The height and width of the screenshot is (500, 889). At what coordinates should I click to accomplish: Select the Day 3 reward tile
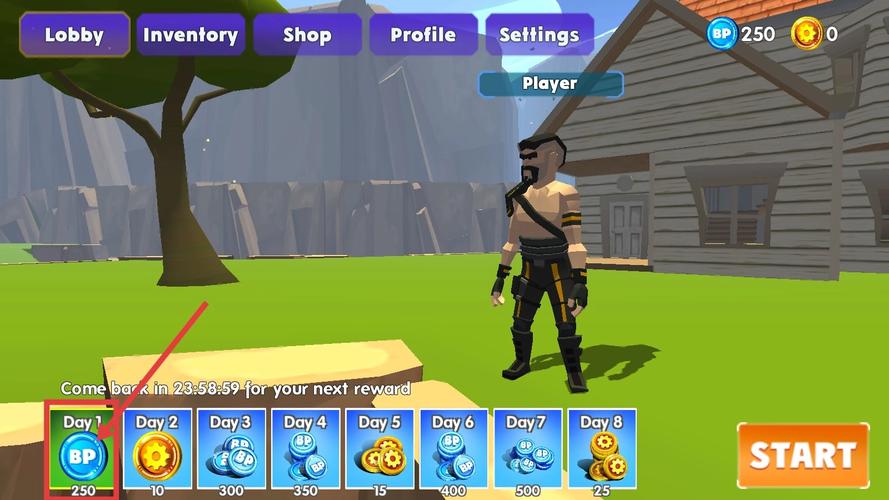pyautogui.click(x=231, y=450)
